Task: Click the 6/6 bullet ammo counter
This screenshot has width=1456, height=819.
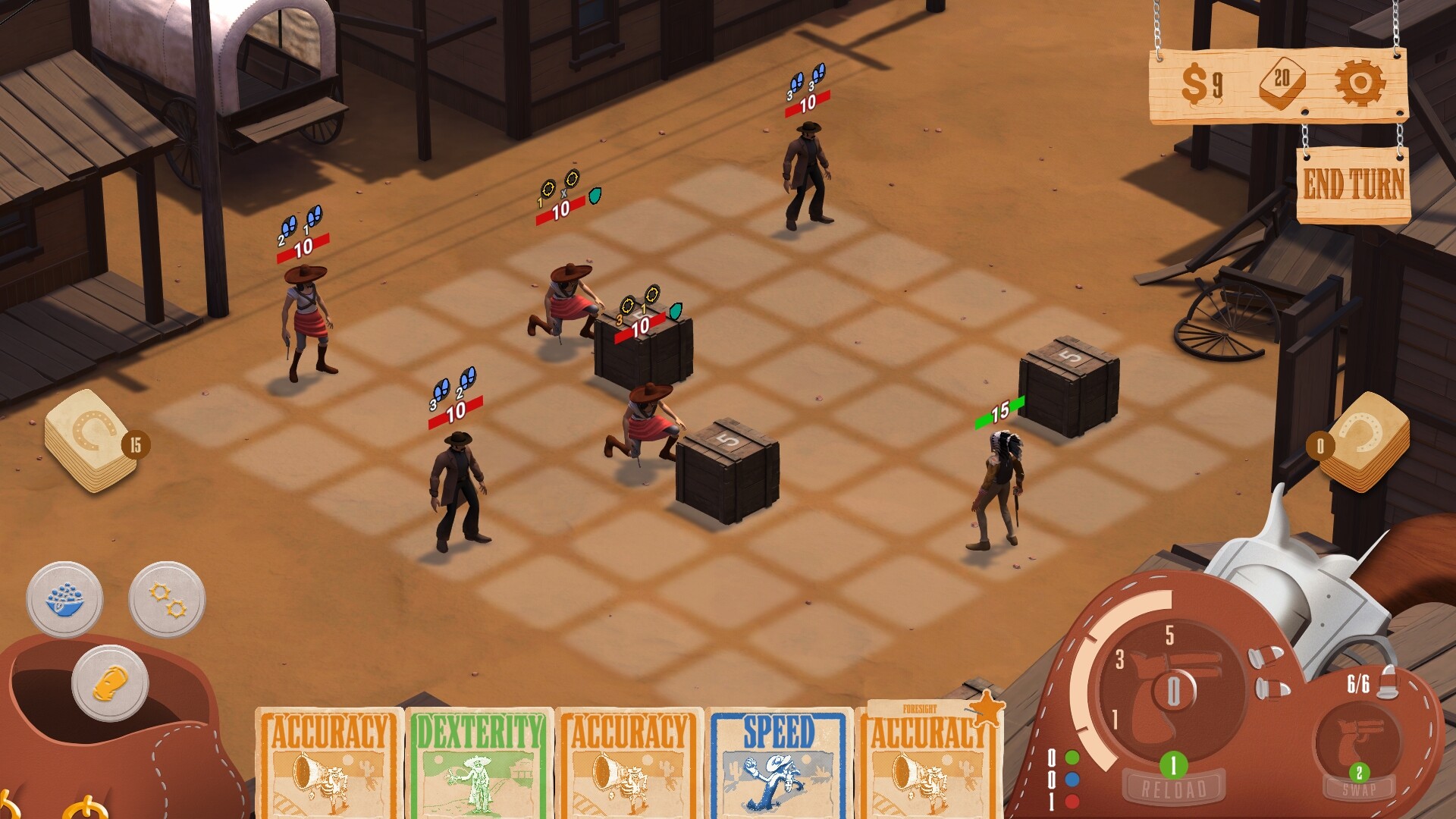Action: [1358, 683]
